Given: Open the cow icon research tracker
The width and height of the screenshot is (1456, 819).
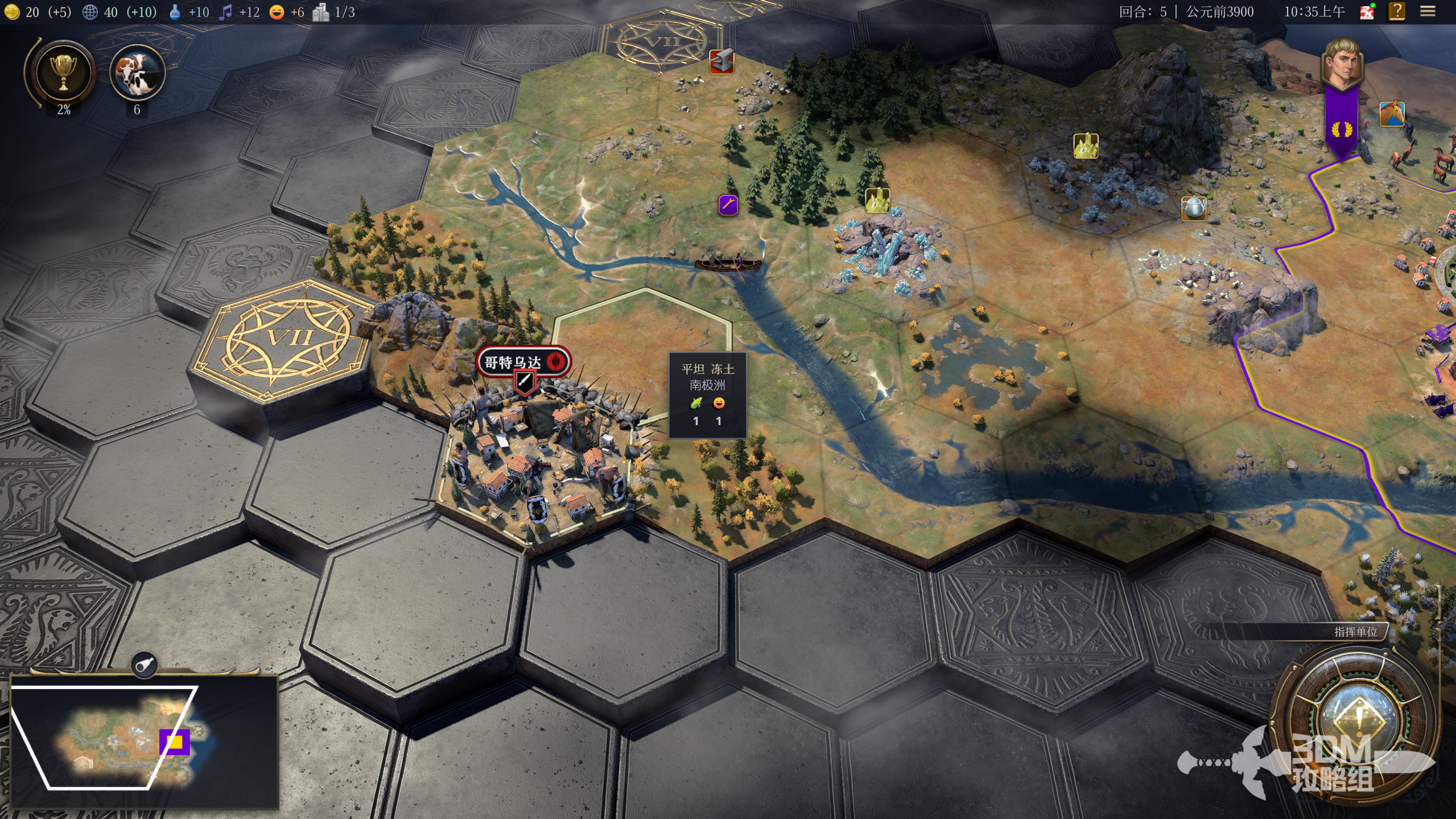Looking at the screenshot, I should (137, 73).
